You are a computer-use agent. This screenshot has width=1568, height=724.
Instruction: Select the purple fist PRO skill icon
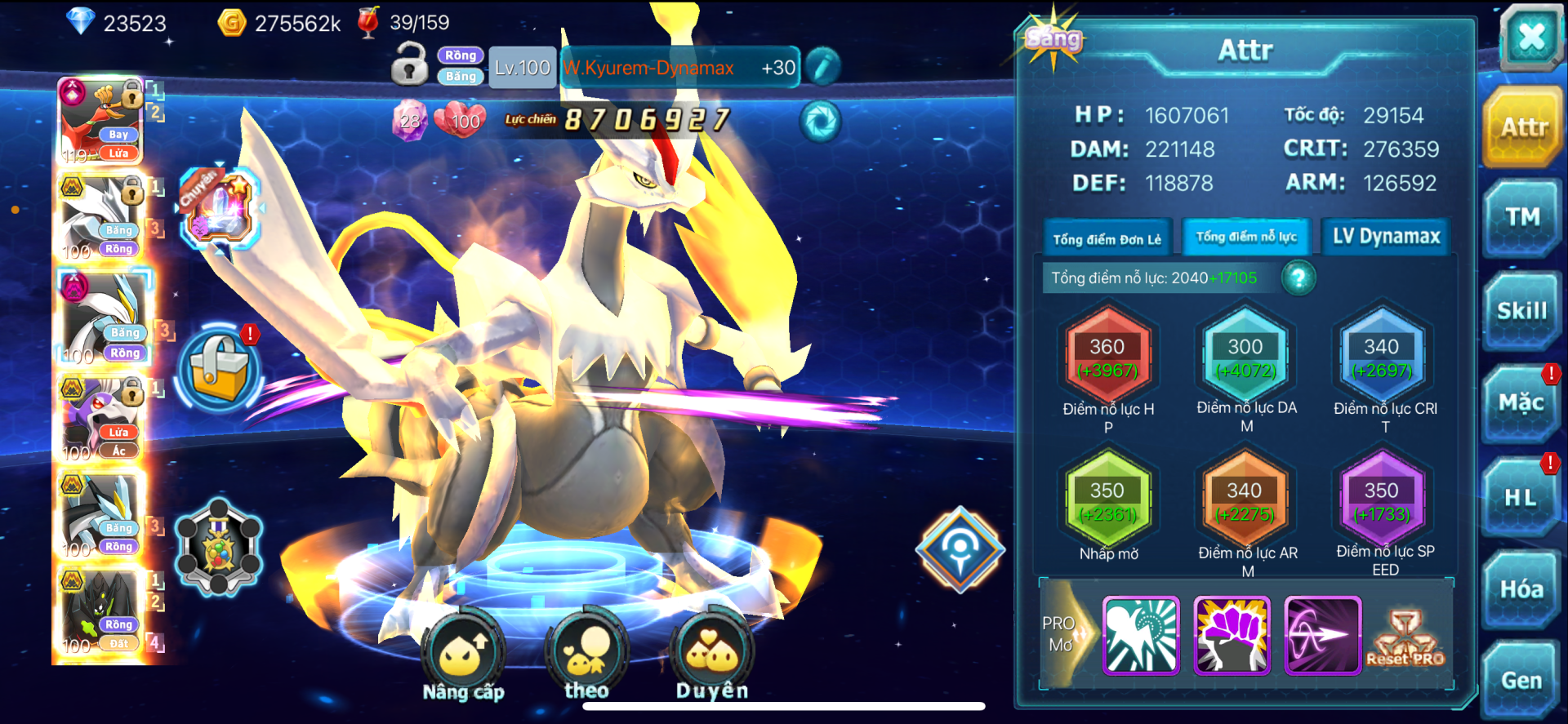[x=1232, y=635]
